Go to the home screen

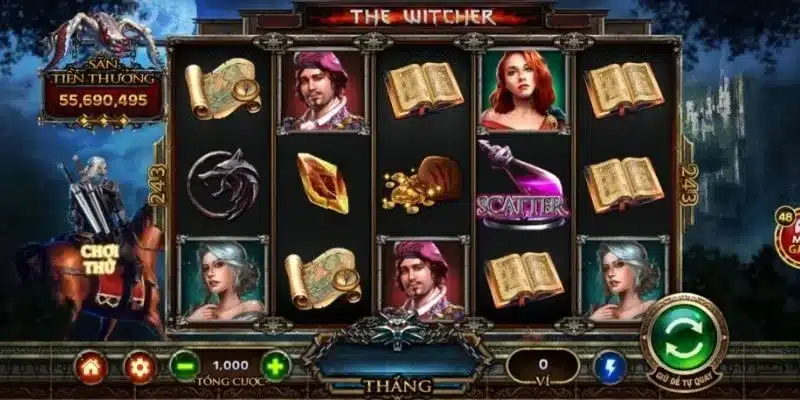coord(90,366)
